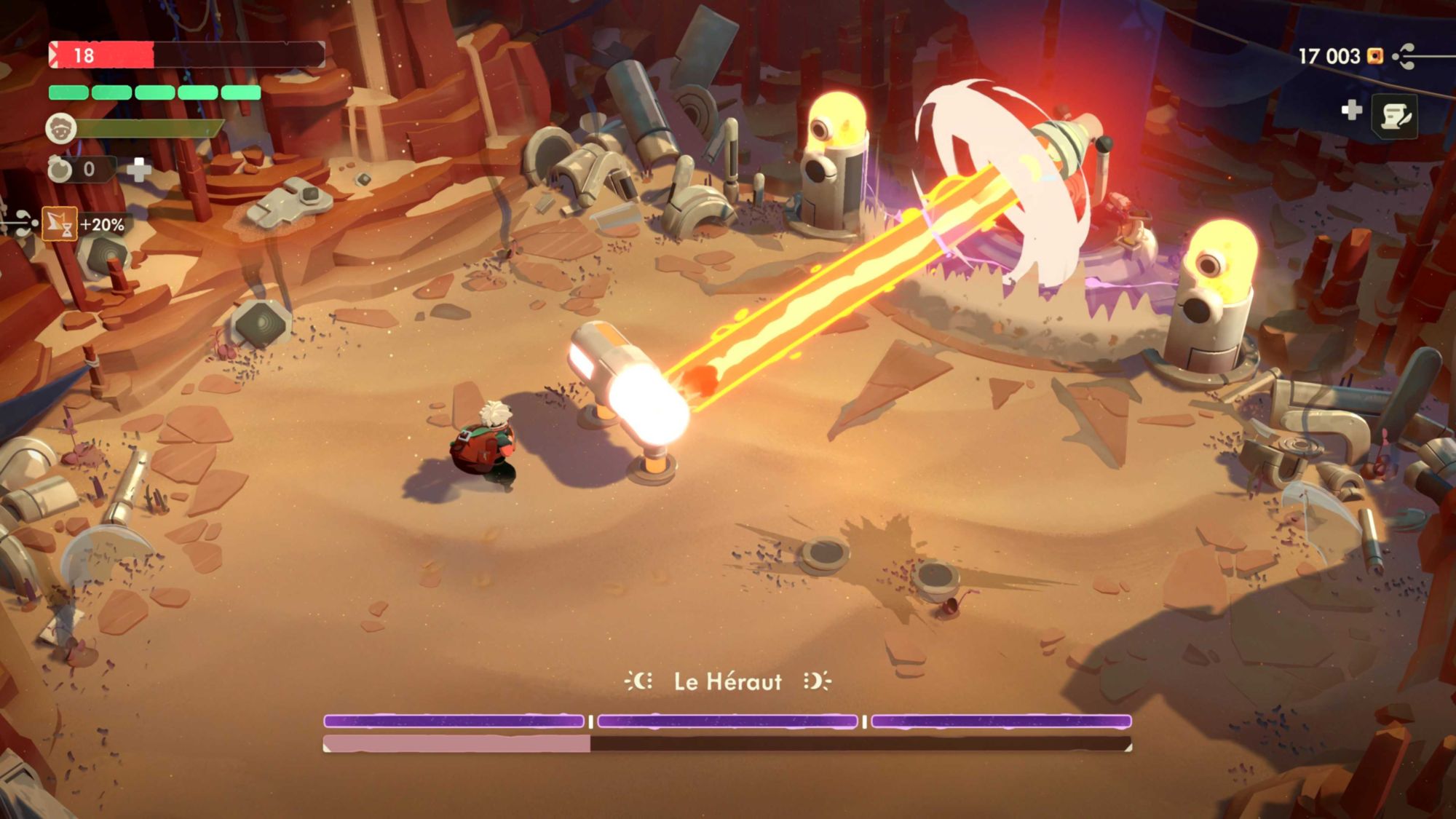Select the round consumable item icon
1456x819 pixels.
coord(60,170)
